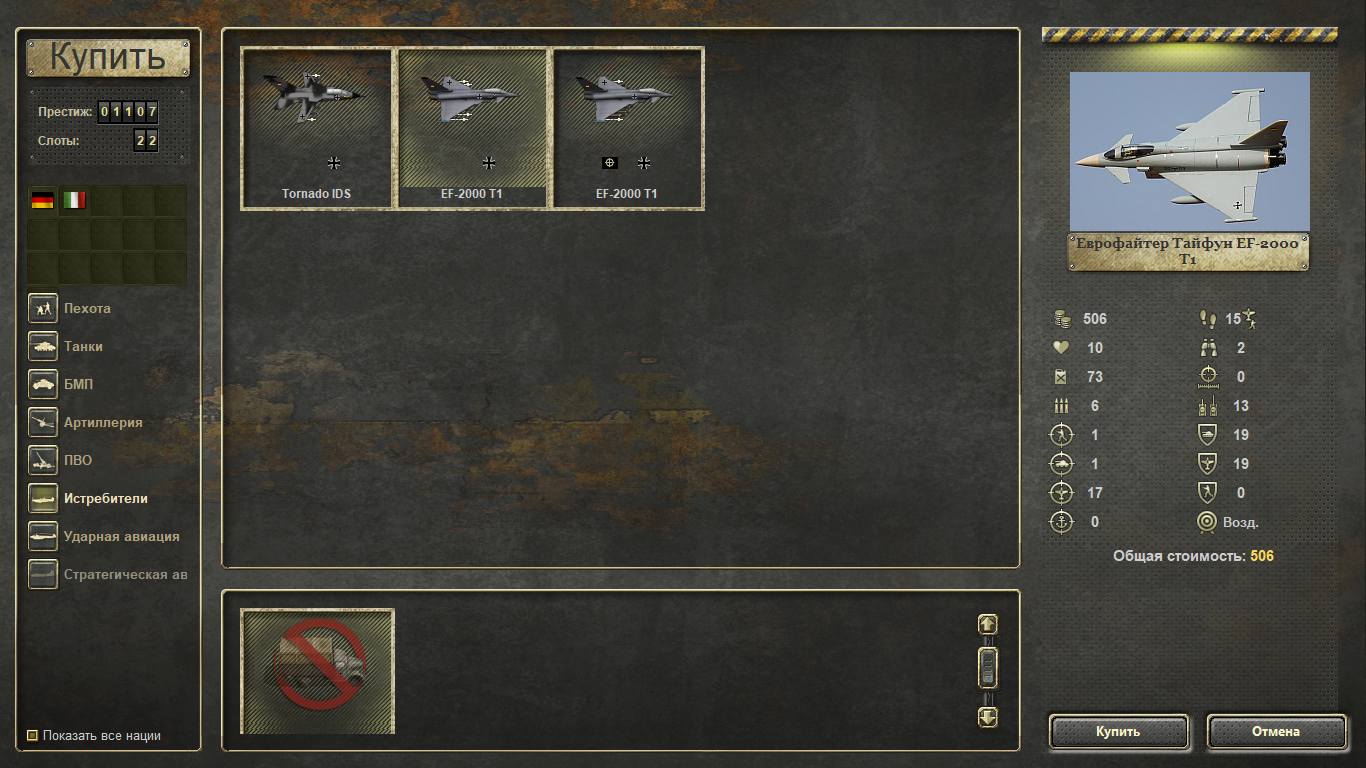
Task: Switch to the Italian flag nation
Action: (x=74, y=200)
